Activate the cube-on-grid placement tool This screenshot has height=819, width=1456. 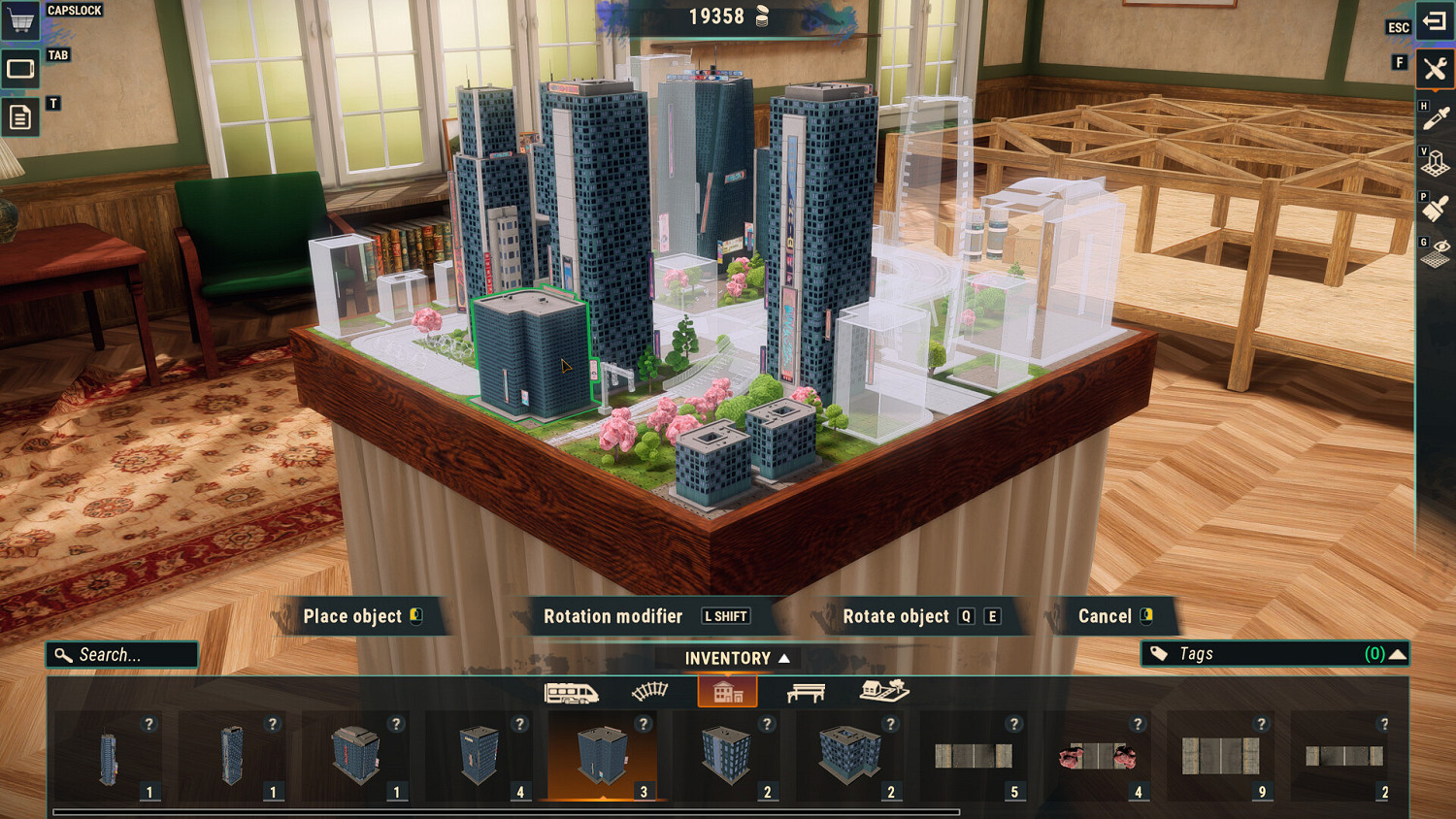[x=1435, y=164]
